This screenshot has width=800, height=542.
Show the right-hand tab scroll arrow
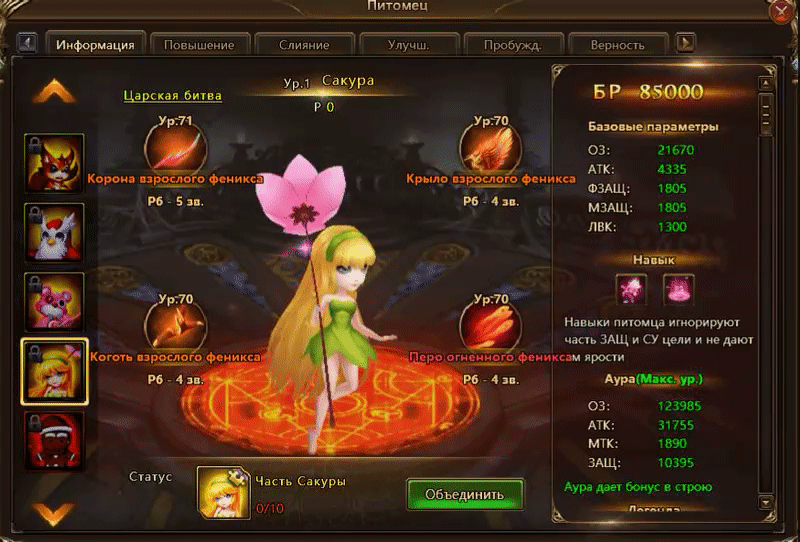686,43
